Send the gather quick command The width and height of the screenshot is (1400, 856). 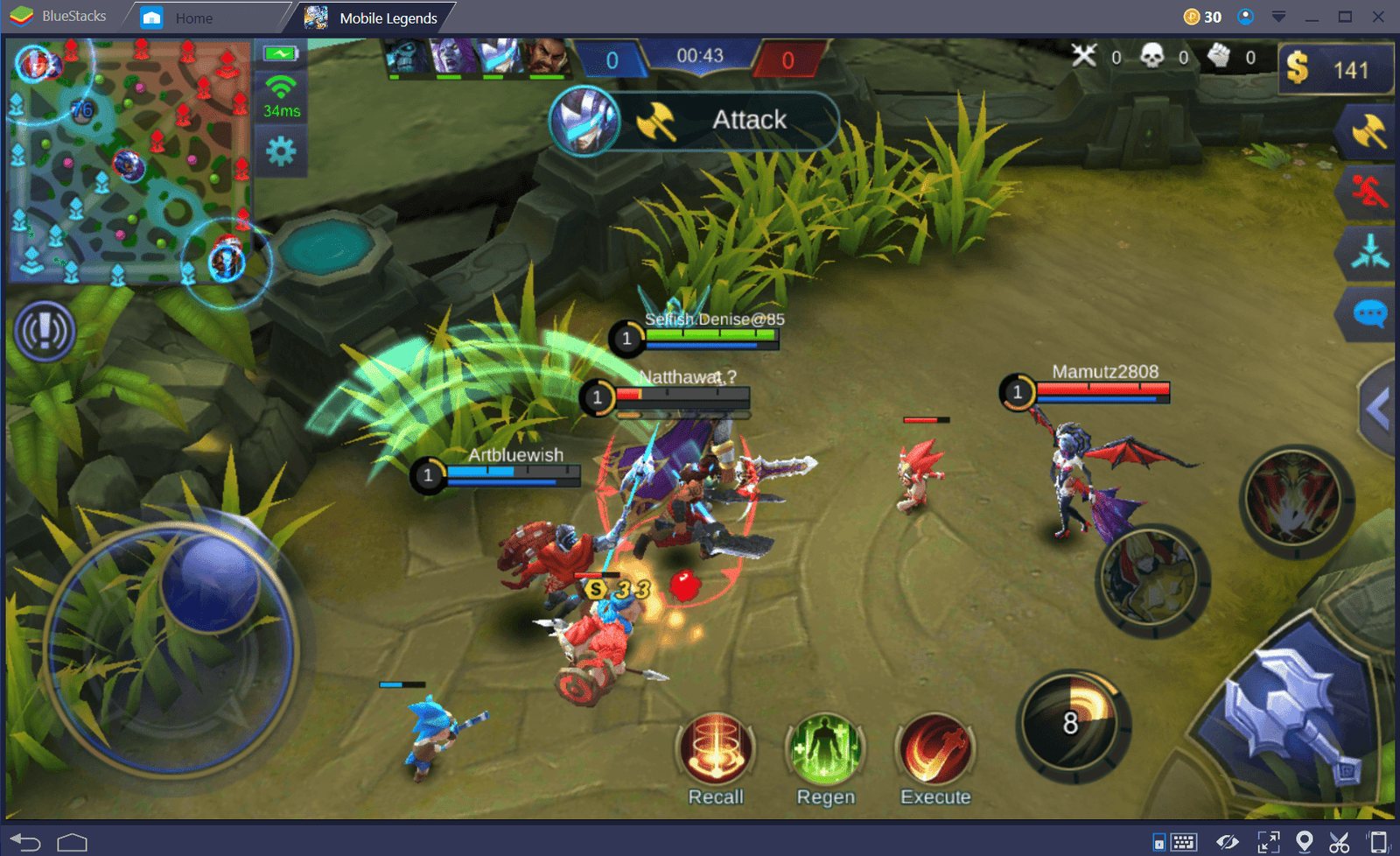pyautogui.click(x=1368, y=252)
